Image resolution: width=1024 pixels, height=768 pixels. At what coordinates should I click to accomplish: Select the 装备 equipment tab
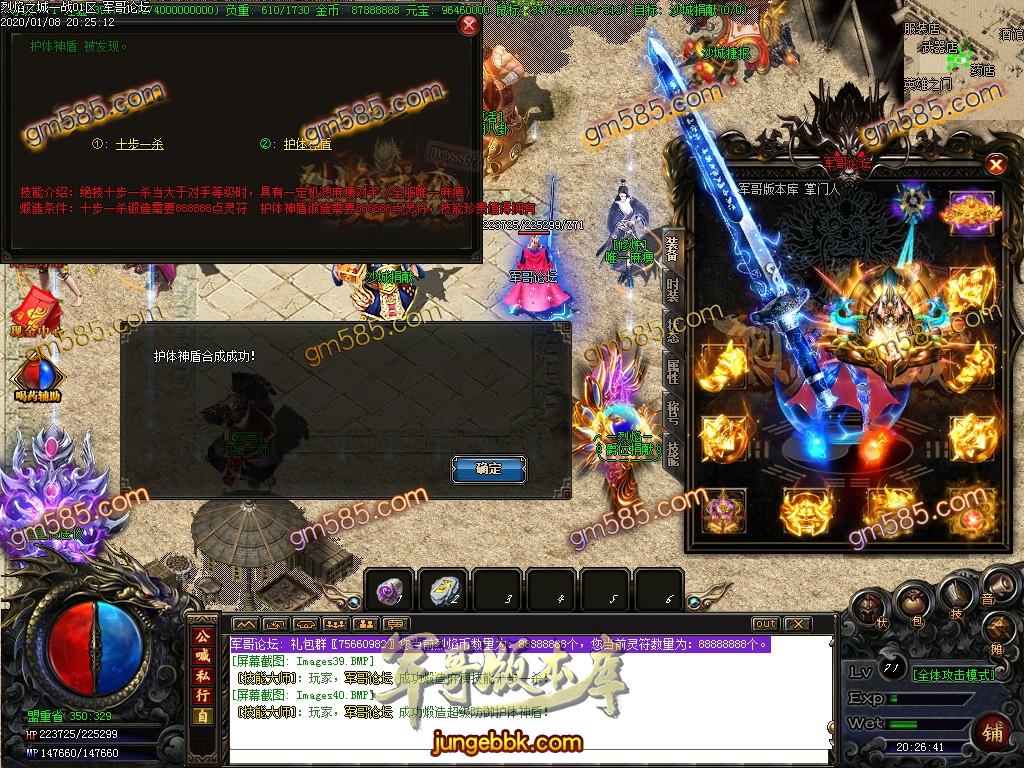(672, 247)
